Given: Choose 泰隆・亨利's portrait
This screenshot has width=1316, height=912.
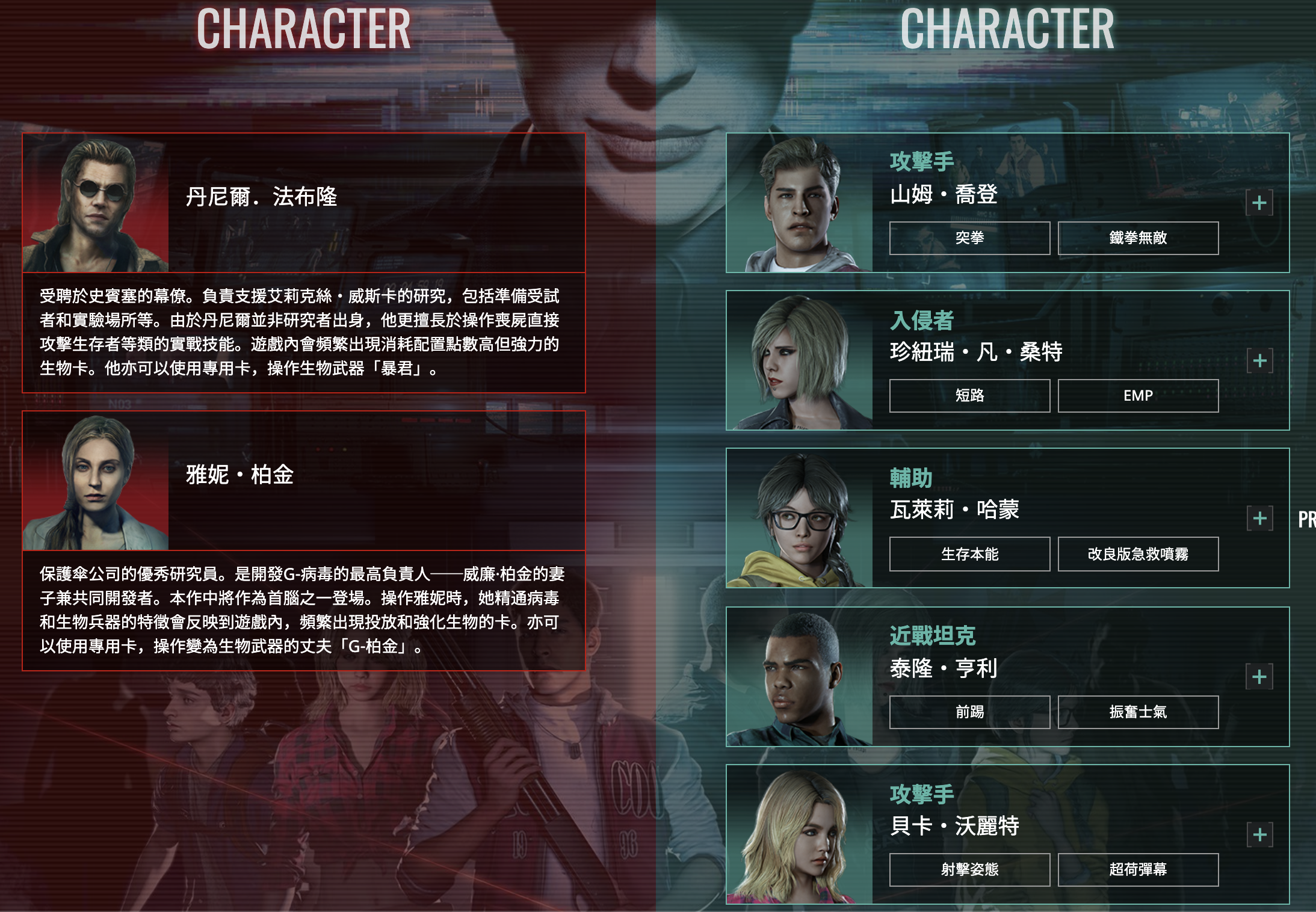Looking at the screenshot, I should pos(800,677).
